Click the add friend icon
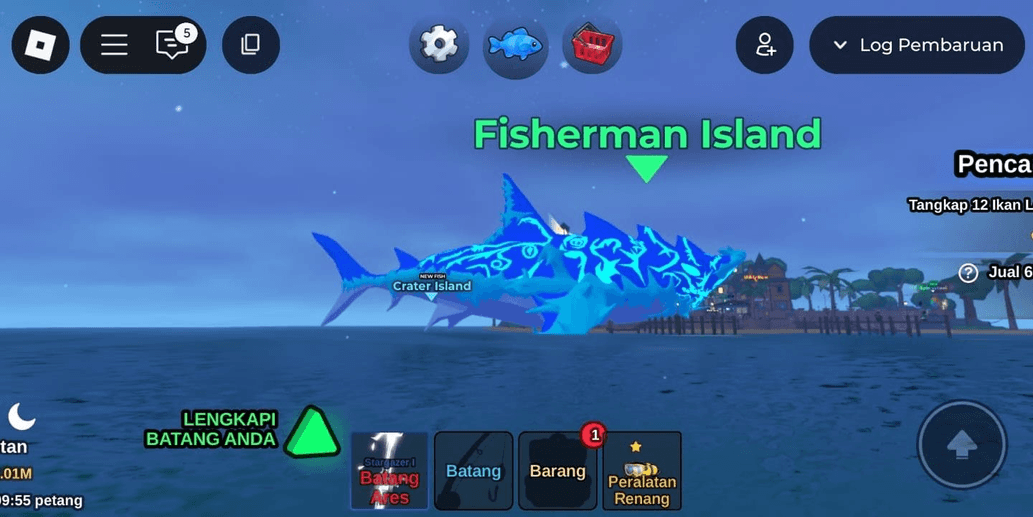This screenshot has height=517, width=1033. click(x=765, y=45)
